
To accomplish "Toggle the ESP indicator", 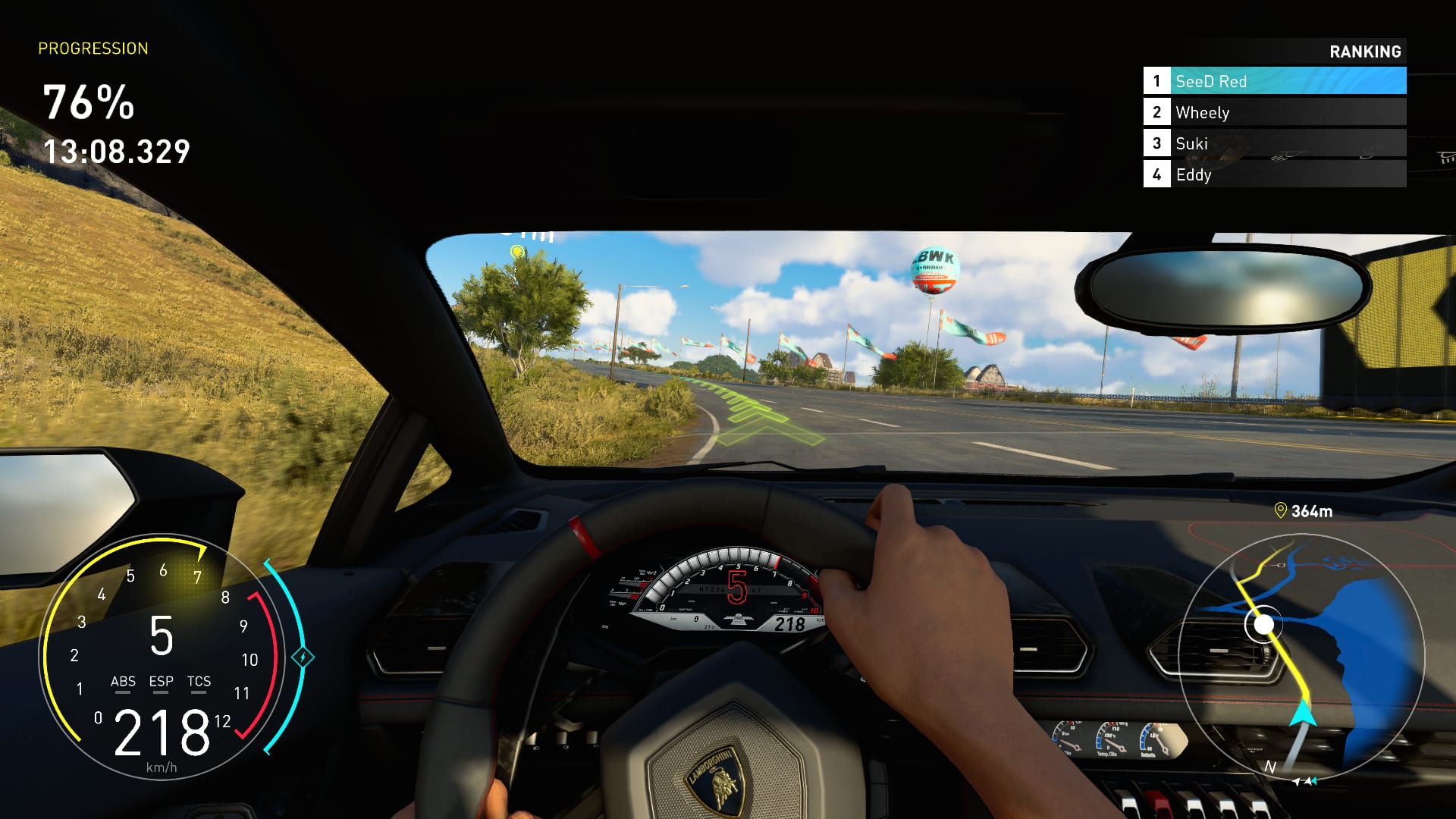I will pos(161,682).
